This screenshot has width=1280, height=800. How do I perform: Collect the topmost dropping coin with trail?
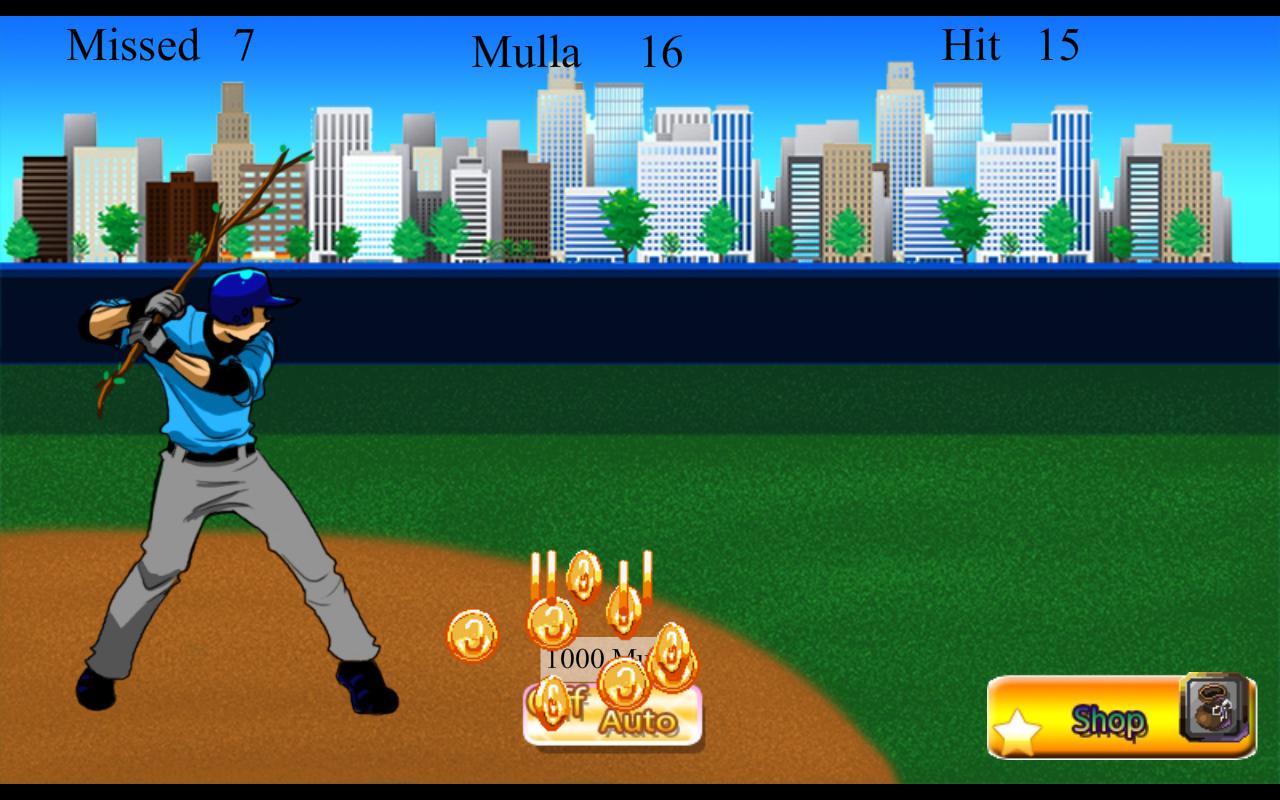(583, 576)
